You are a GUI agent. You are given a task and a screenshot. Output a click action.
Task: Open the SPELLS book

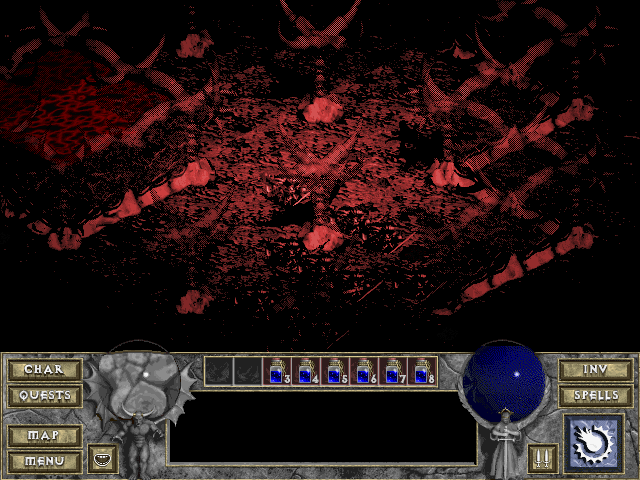pyautogui.click(x=595, y=396)
